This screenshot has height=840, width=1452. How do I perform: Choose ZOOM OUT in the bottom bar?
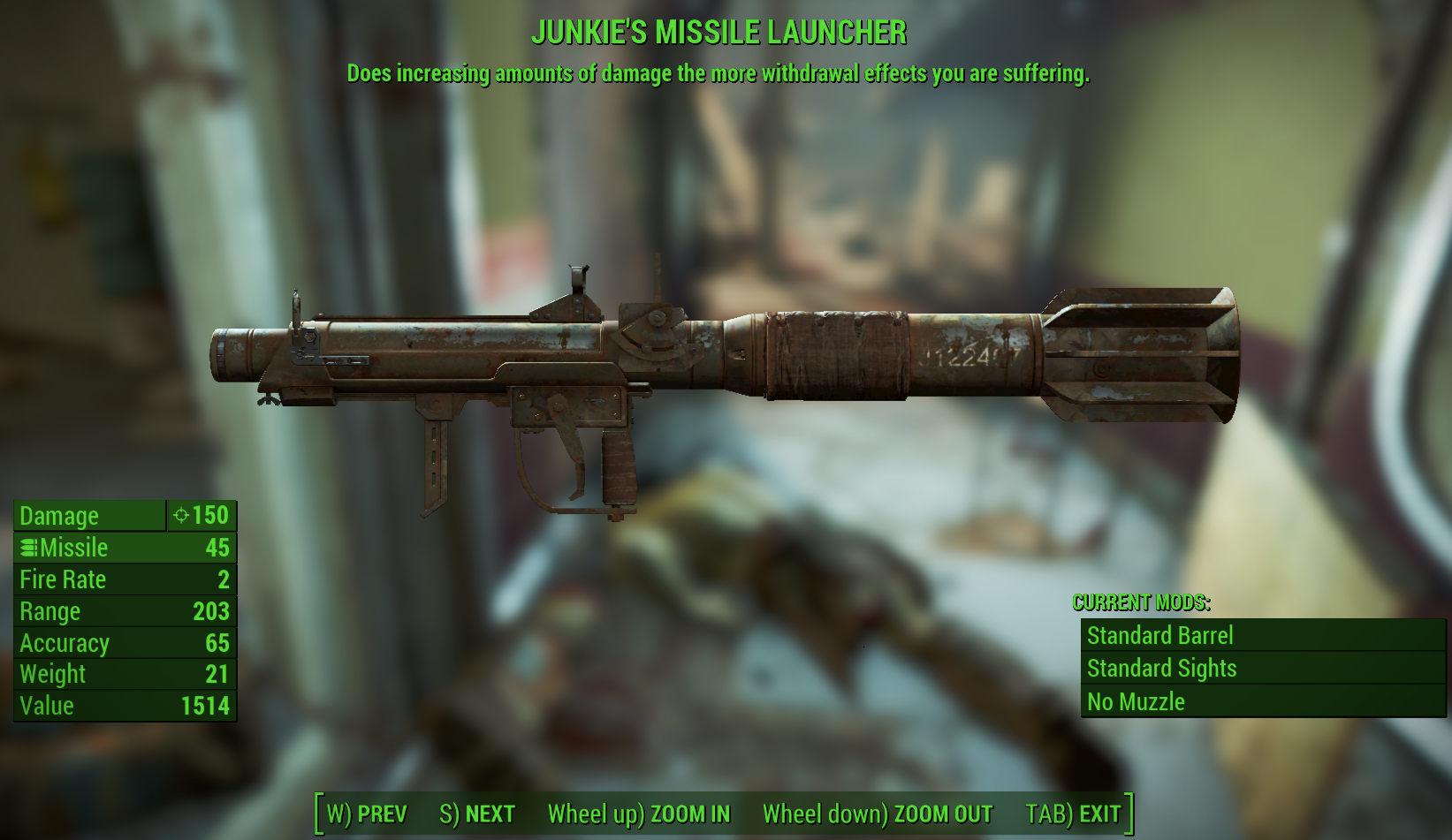(x=878, y=814)
